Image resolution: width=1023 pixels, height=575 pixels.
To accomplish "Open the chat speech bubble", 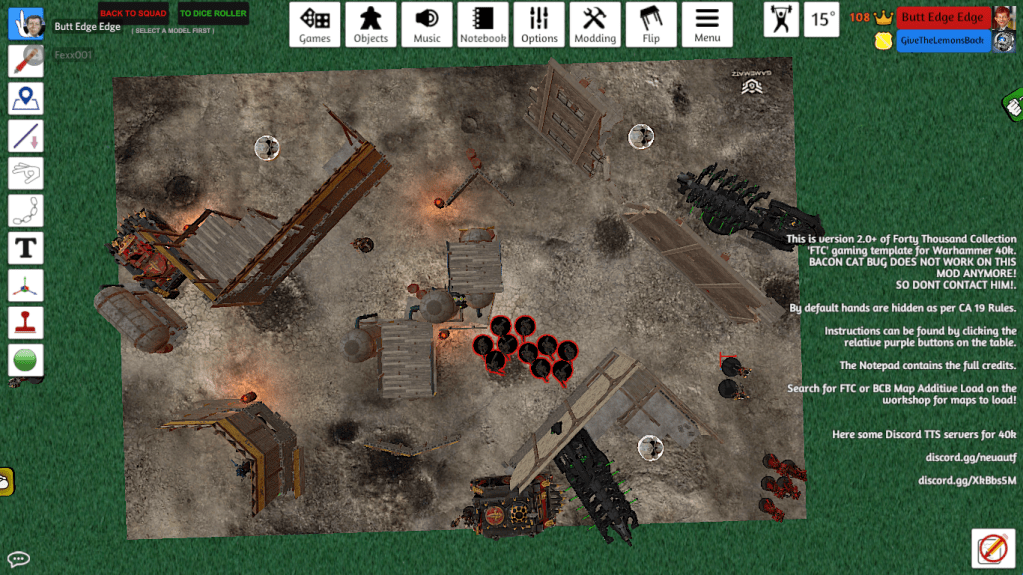I will (x=18, y=559).
